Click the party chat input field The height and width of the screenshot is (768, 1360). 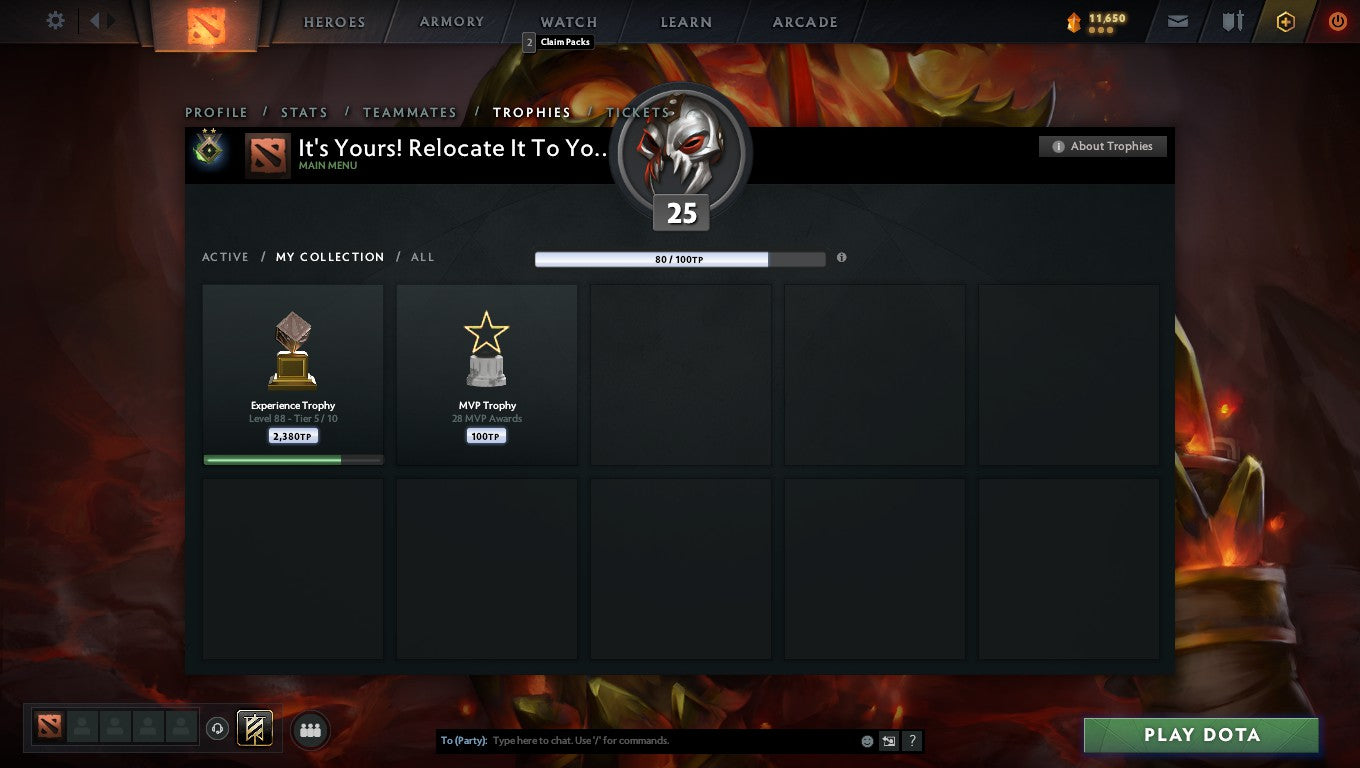click(660, 740)
